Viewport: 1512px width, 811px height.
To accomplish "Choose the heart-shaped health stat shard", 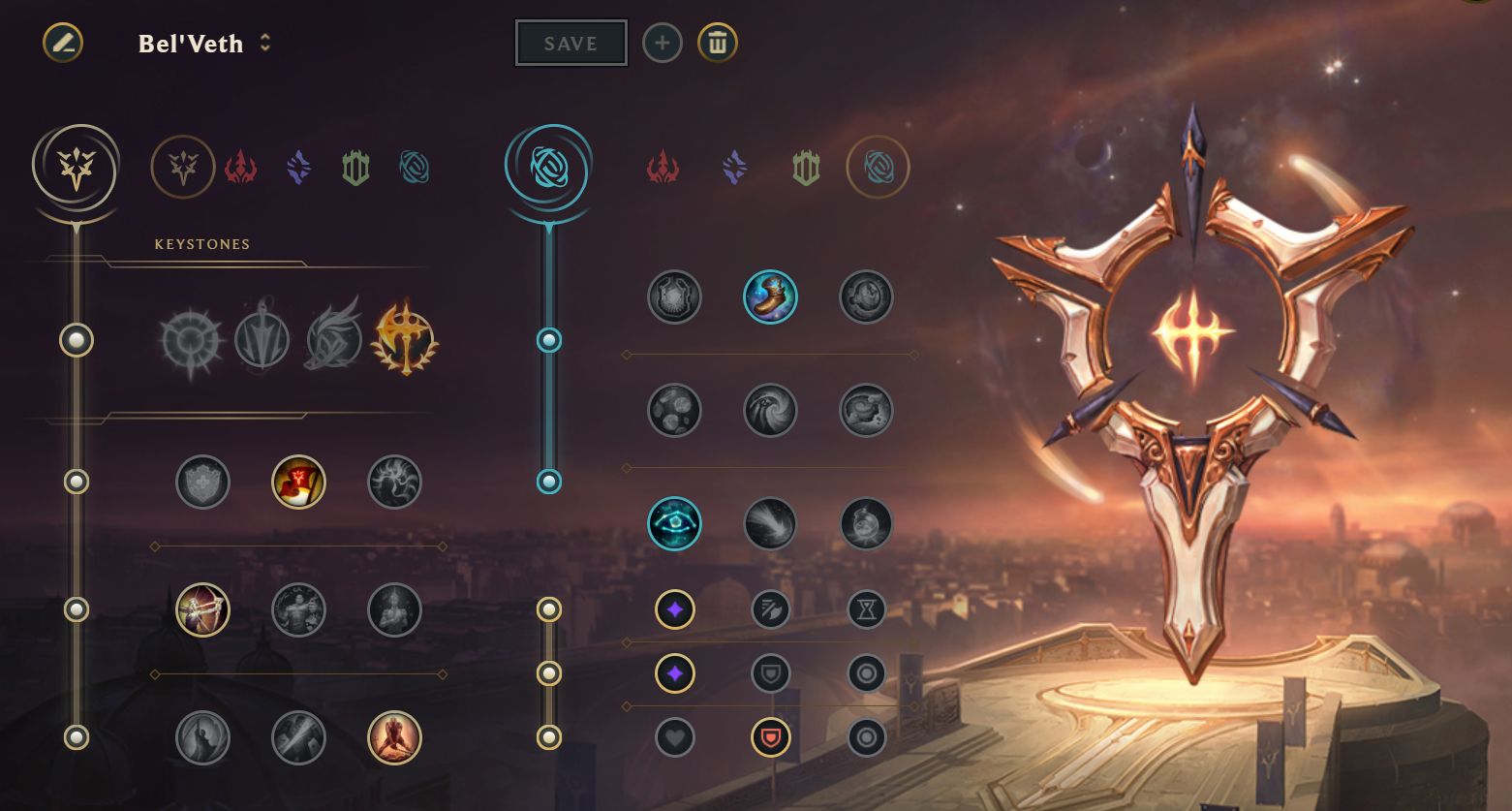I will pos(674,738).
